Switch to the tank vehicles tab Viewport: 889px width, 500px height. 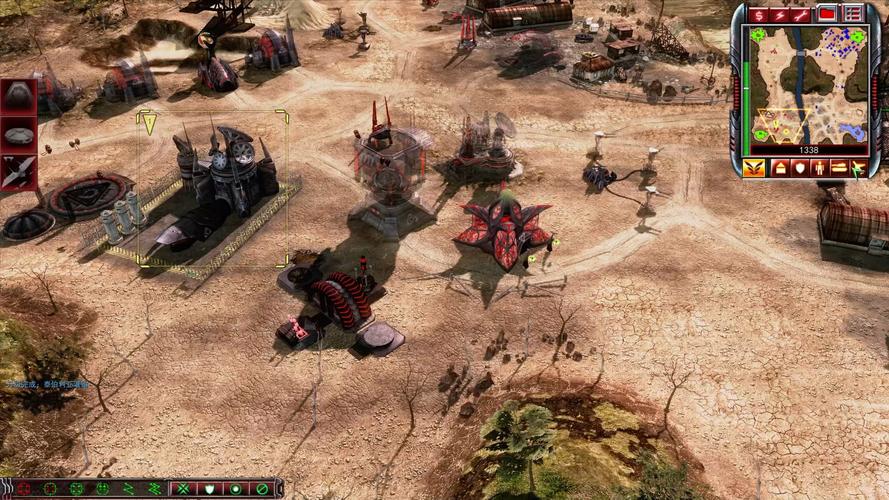point(839,168)
